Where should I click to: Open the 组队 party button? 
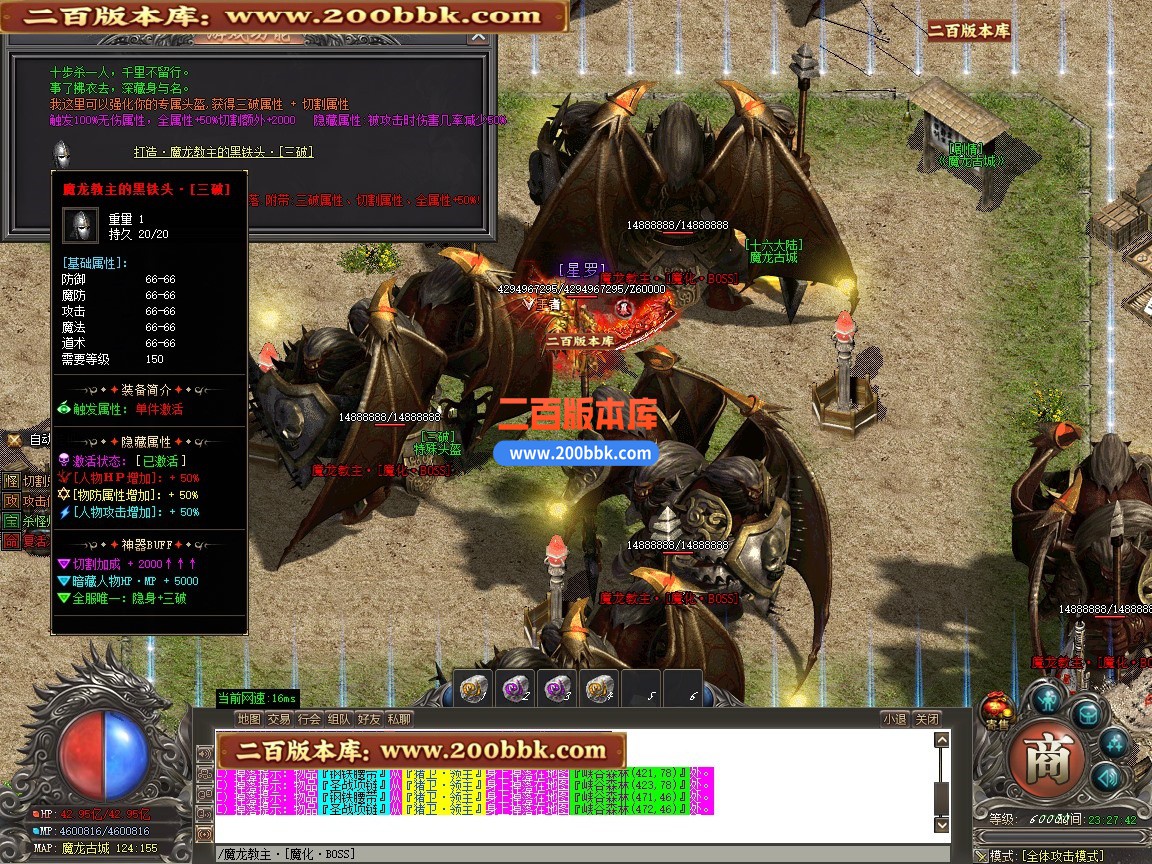point(339,719)
